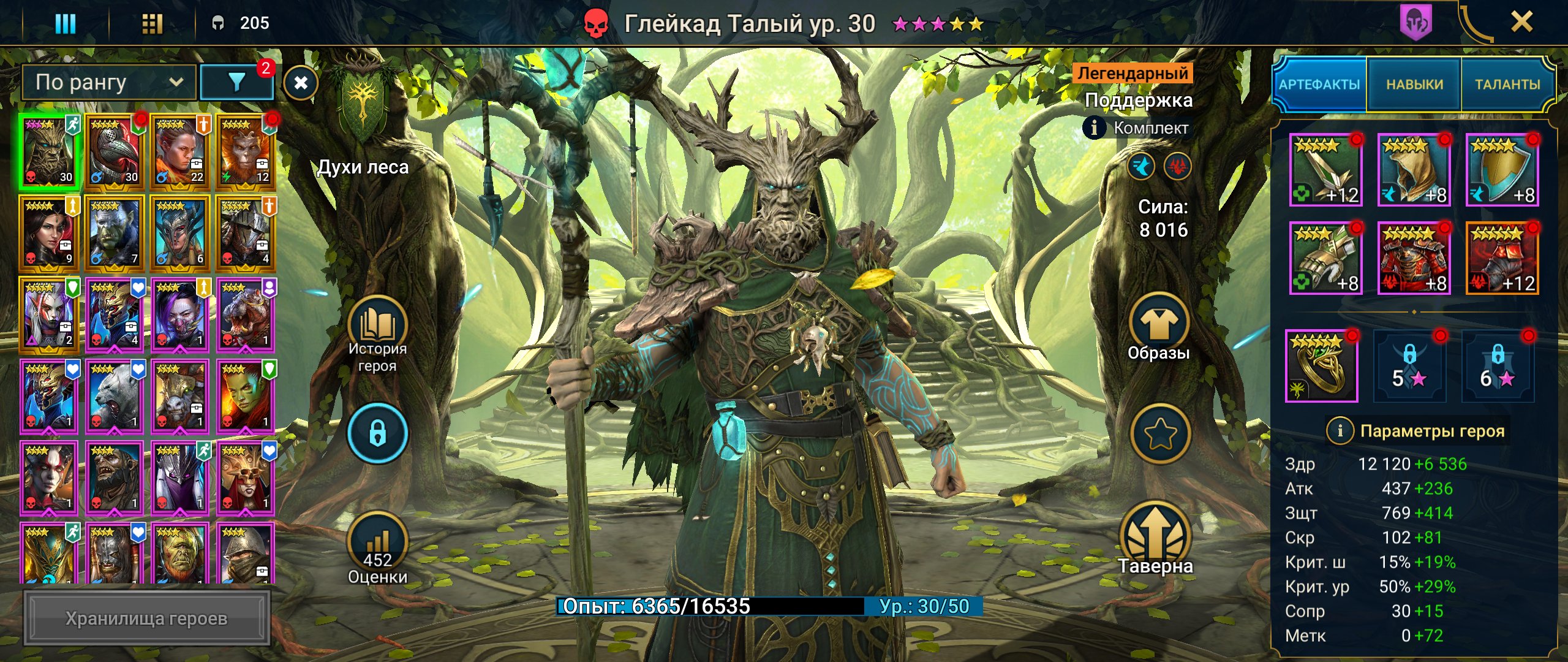The height and width of the screenshot is (662, 1568).
Task: Open the По рангу sorting dropdown
Action: coord(109,82)
